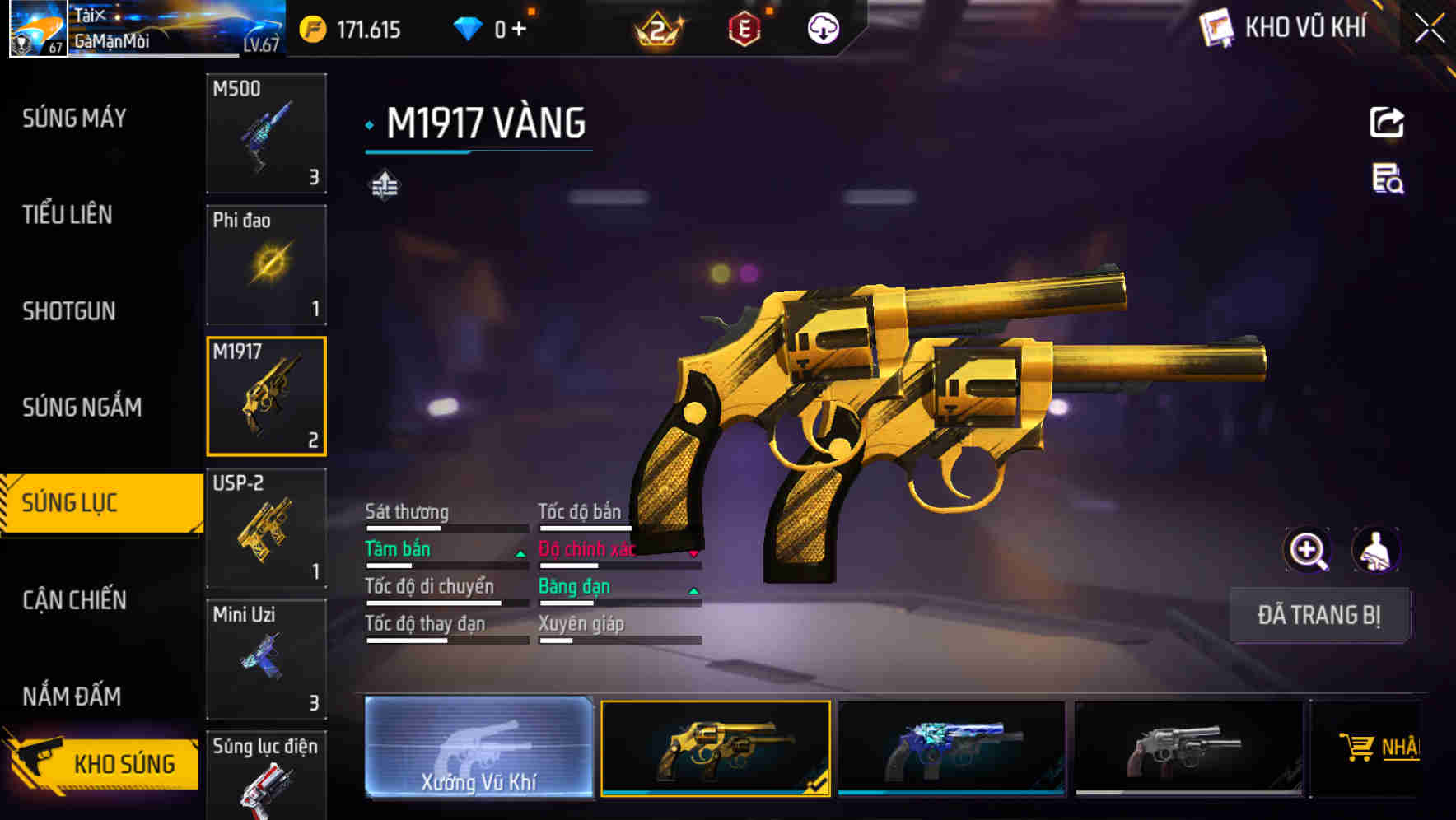Open the KHO VŨ KHÍ book icon
Screen dimensions: 1456x820
(x=1216, y=28)
